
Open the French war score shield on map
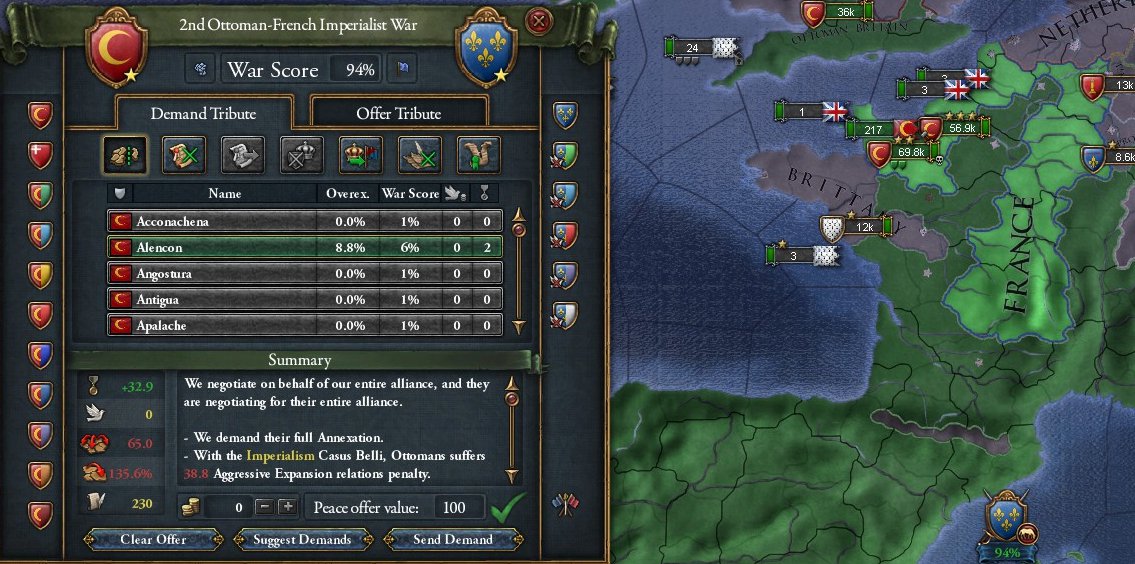tap(1007, 518)
